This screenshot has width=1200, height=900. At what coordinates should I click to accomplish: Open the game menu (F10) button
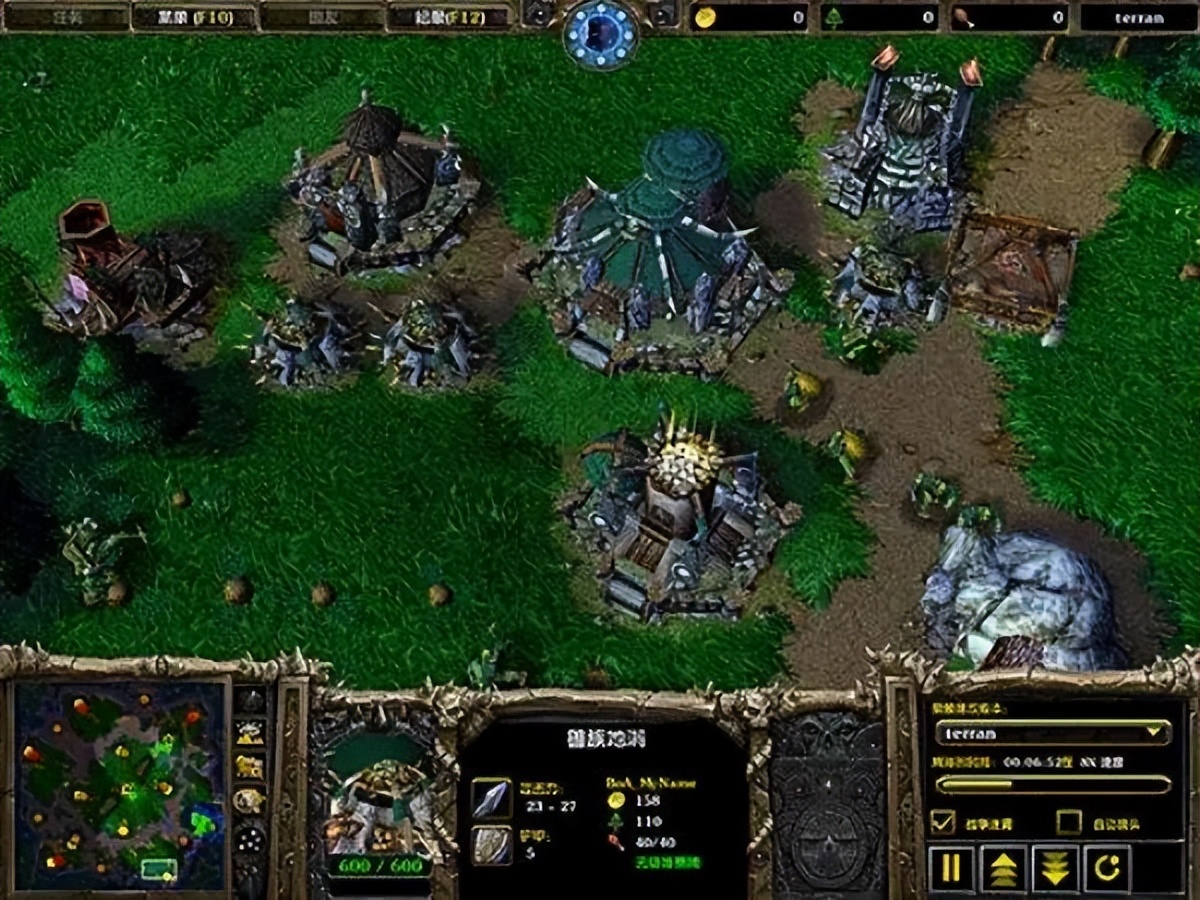(x=194, y=17)
